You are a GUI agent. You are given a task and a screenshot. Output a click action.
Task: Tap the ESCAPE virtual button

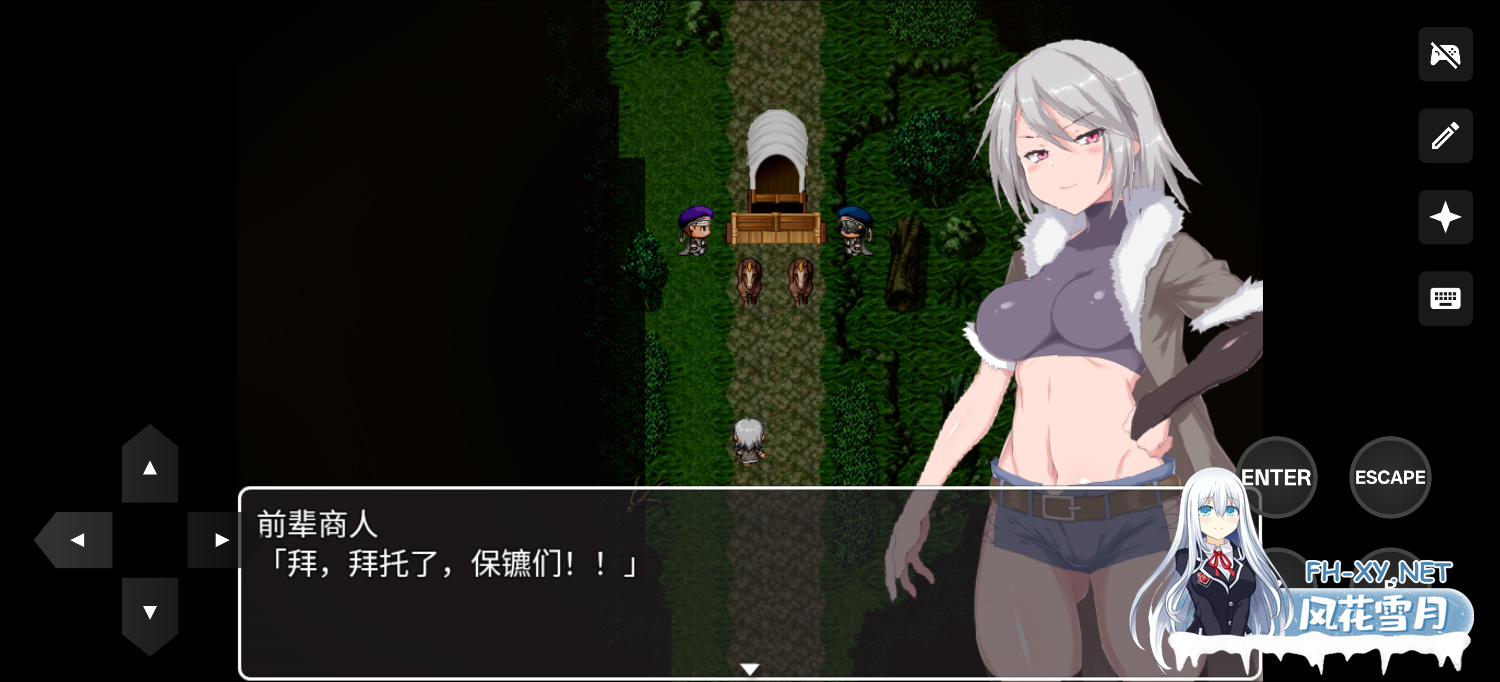(1389, 477)
